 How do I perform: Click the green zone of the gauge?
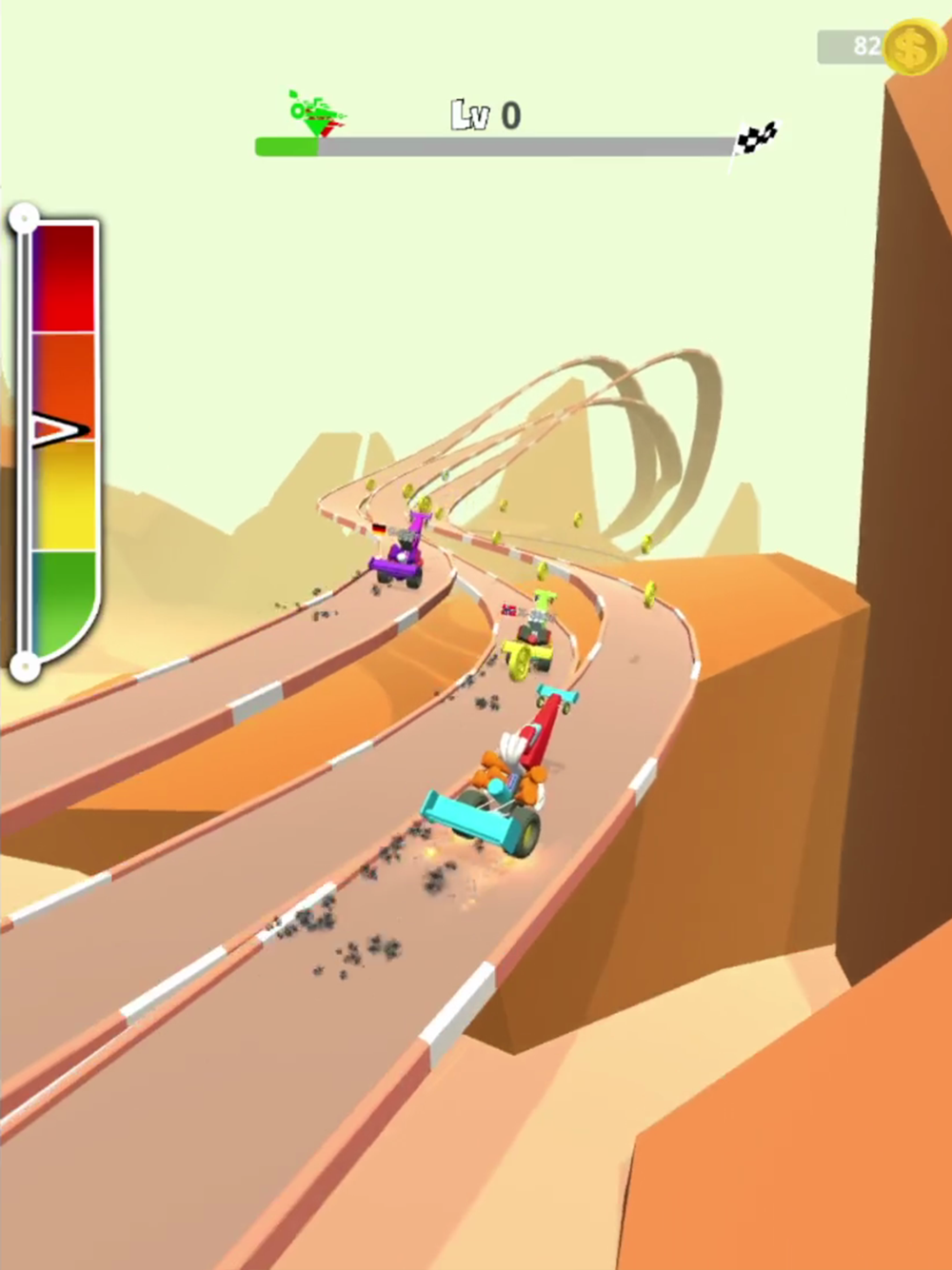[64, 600]
